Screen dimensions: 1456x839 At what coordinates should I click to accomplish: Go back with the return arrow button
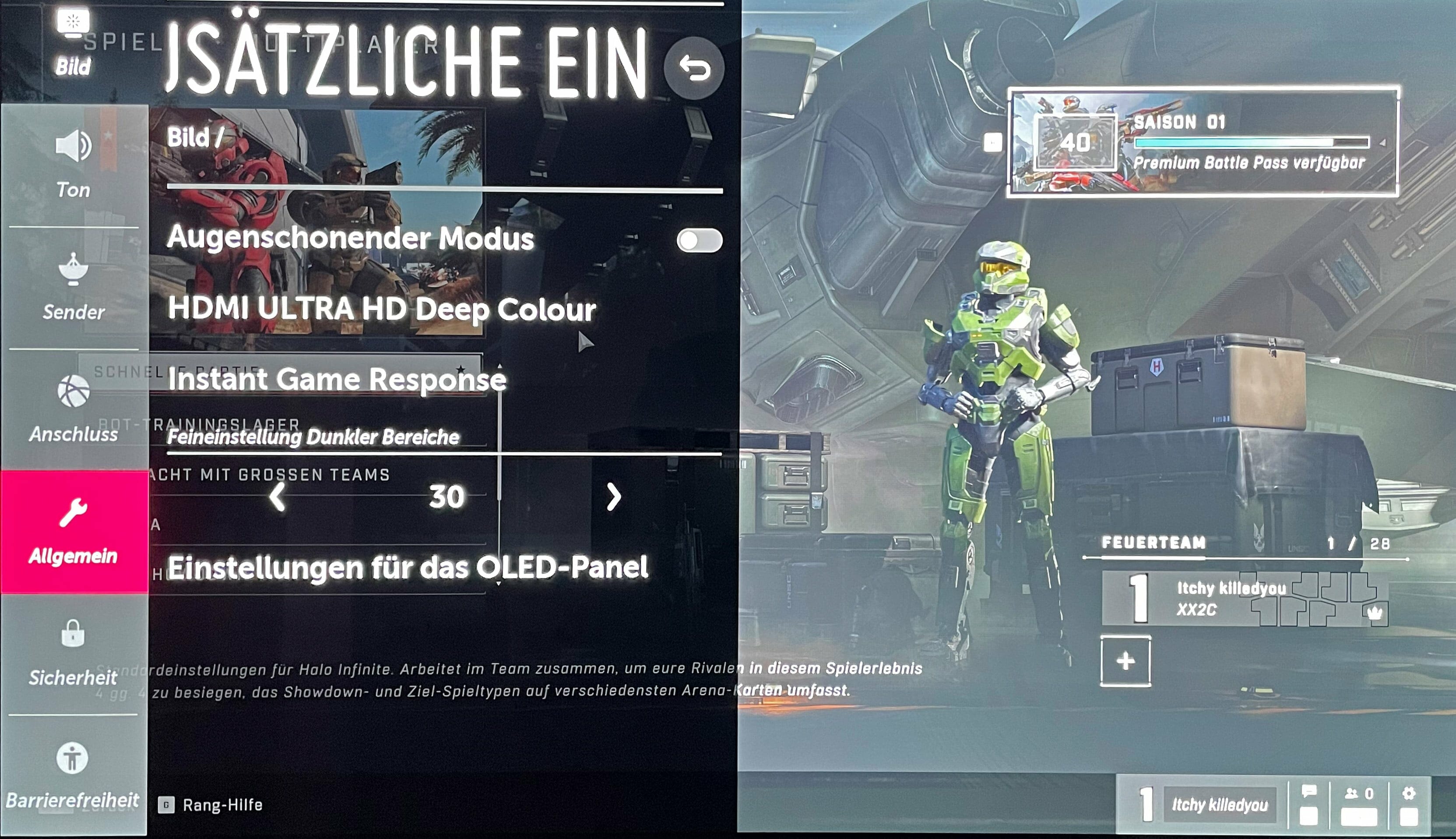(693, 69)
